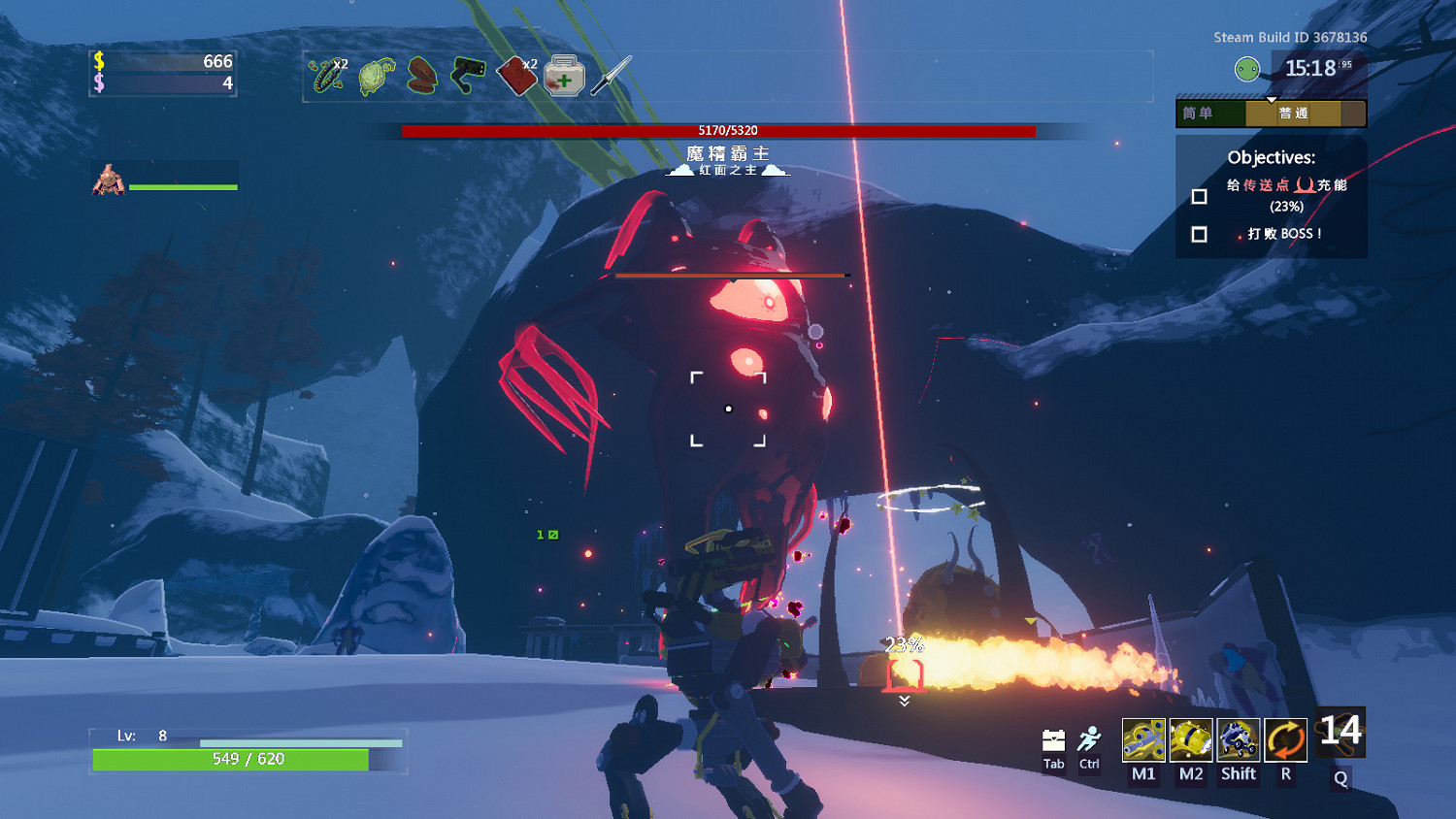
Task: Click the teleporter charge objective checkbox
Action: click(1200, 196)
